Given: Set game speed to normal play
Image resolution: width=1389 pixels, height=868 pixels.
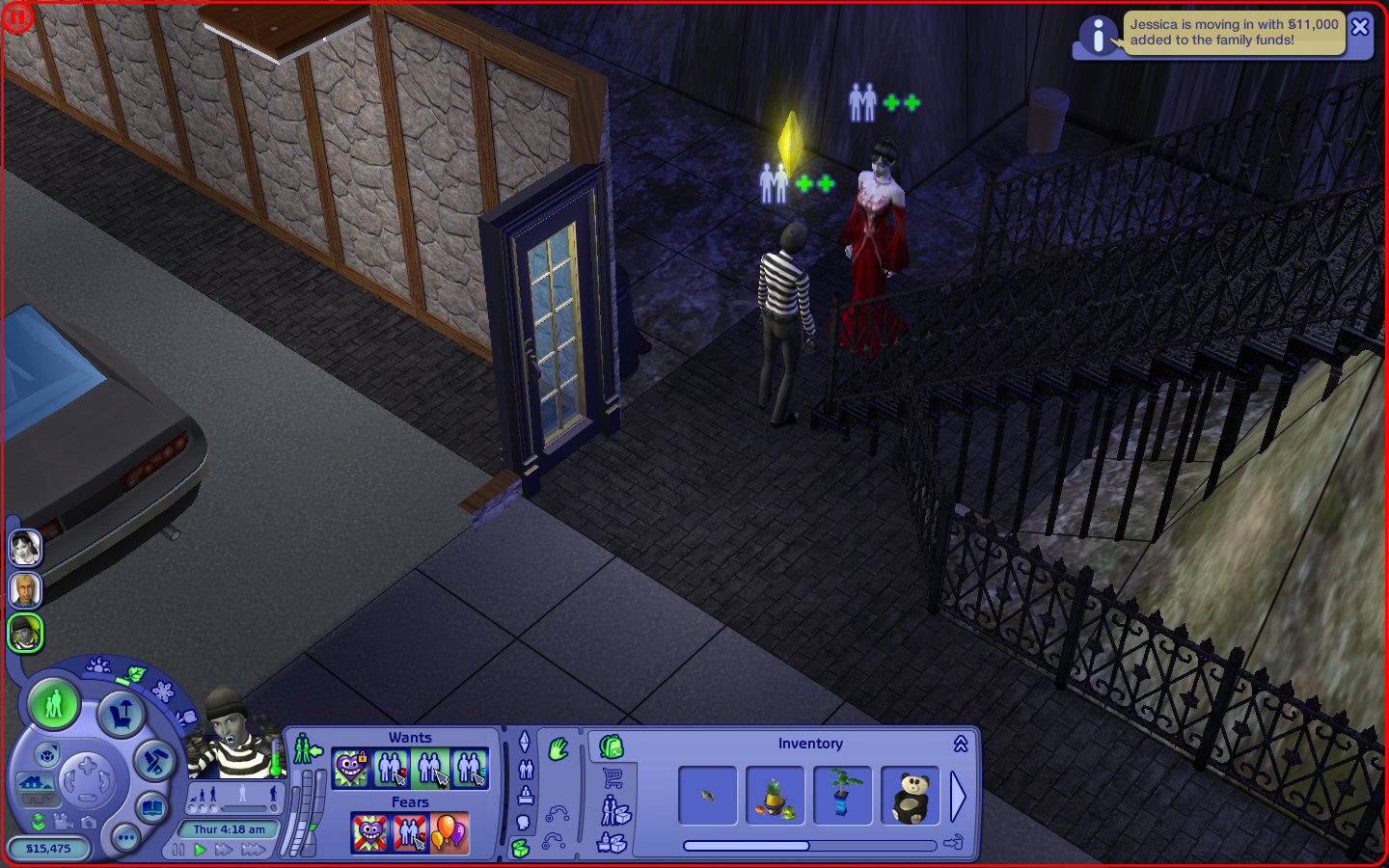Looking at the screenshot, I should (201, 850).
